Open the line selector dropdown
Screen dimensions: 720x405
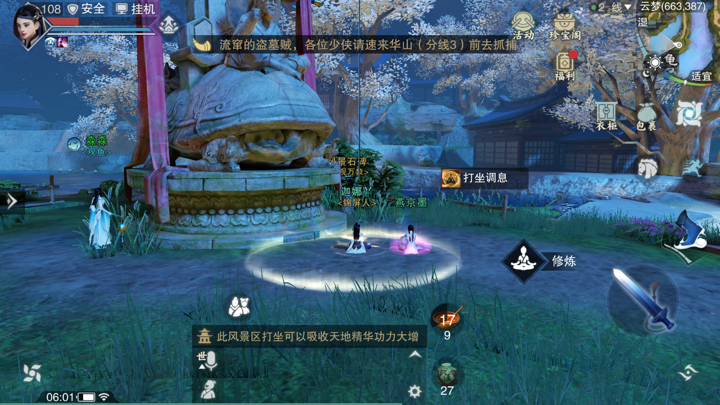pos(612,7)
